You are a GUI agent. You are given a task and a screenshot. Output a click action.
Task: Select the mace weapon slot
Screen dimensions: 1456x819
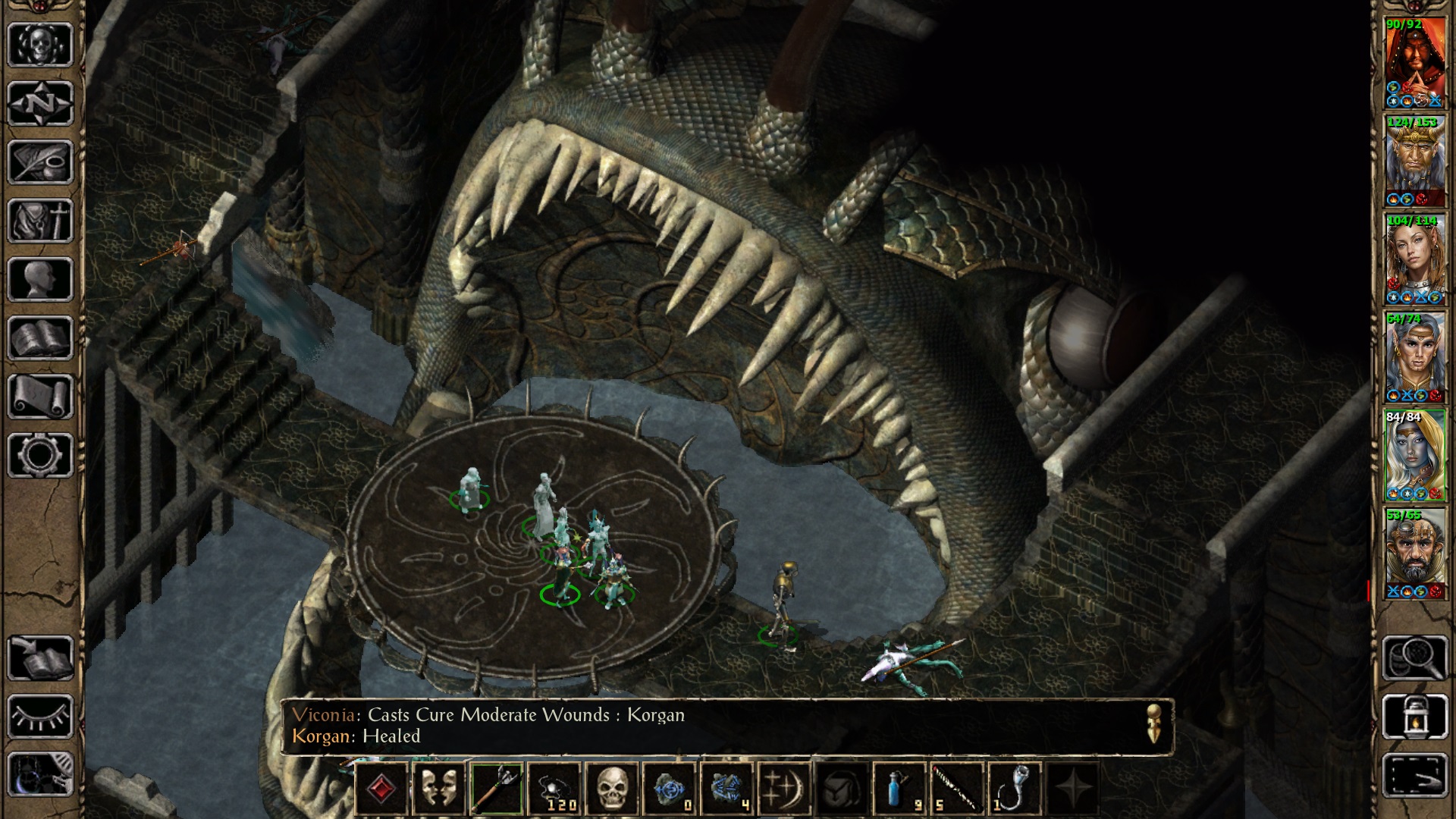(497, 789)
